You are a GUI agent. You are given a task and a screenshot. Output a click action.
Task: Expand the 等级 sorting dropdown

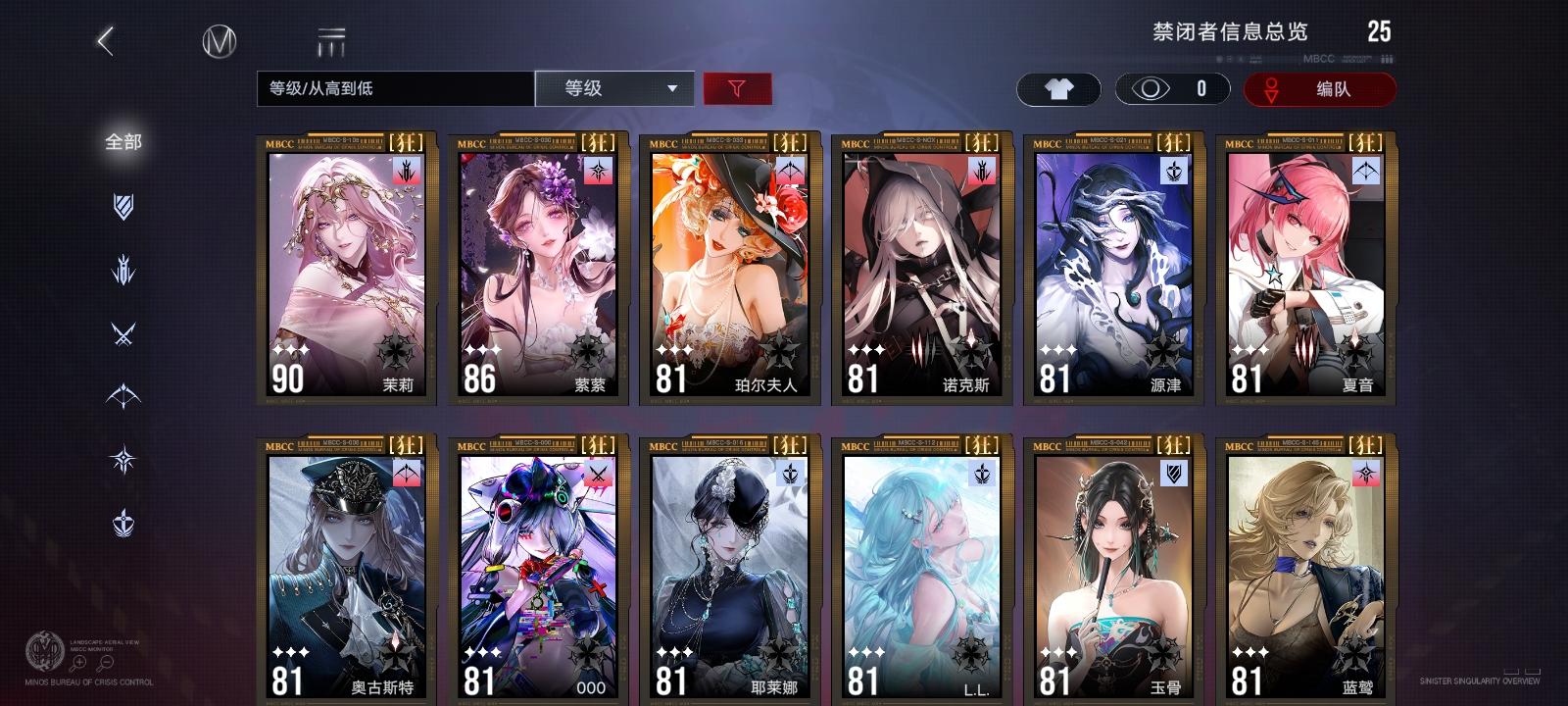click(615, 89)
